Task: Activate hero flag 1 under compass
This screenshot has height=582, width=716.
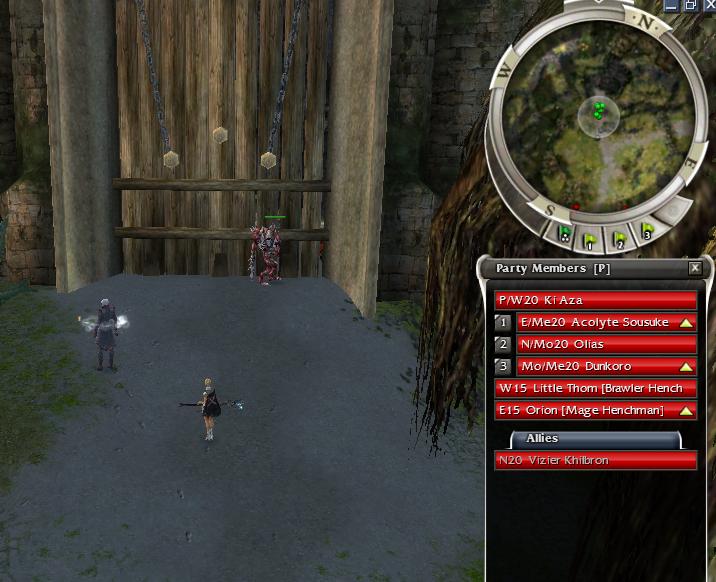Action: [592, 241]
